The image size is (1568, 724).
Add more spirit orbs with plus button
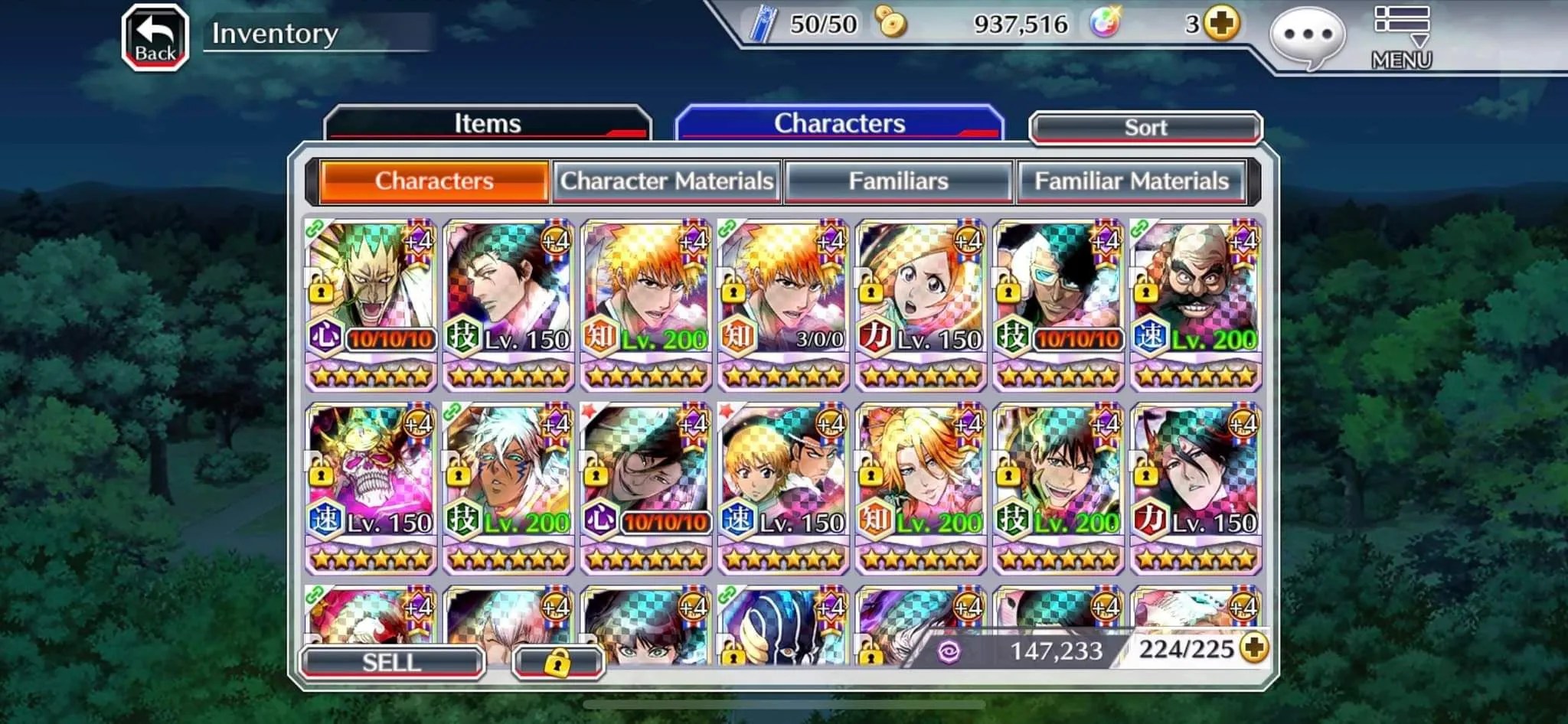1220,24
